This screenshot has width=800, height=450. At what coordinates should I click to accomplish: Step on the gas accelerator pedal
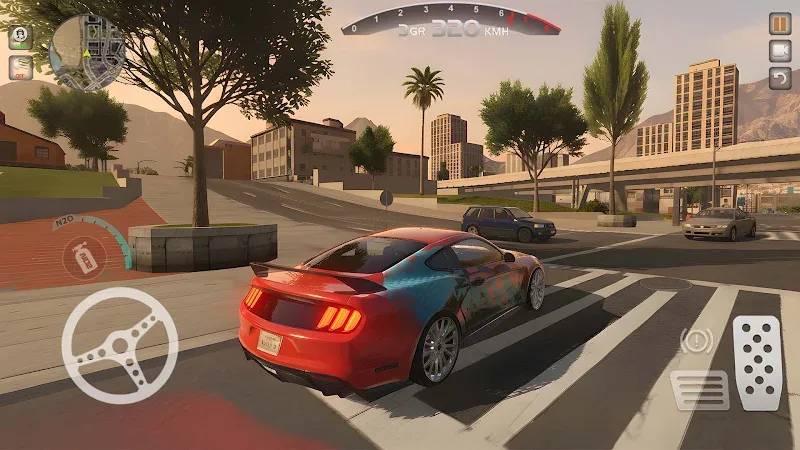click(x=757, y=362)
